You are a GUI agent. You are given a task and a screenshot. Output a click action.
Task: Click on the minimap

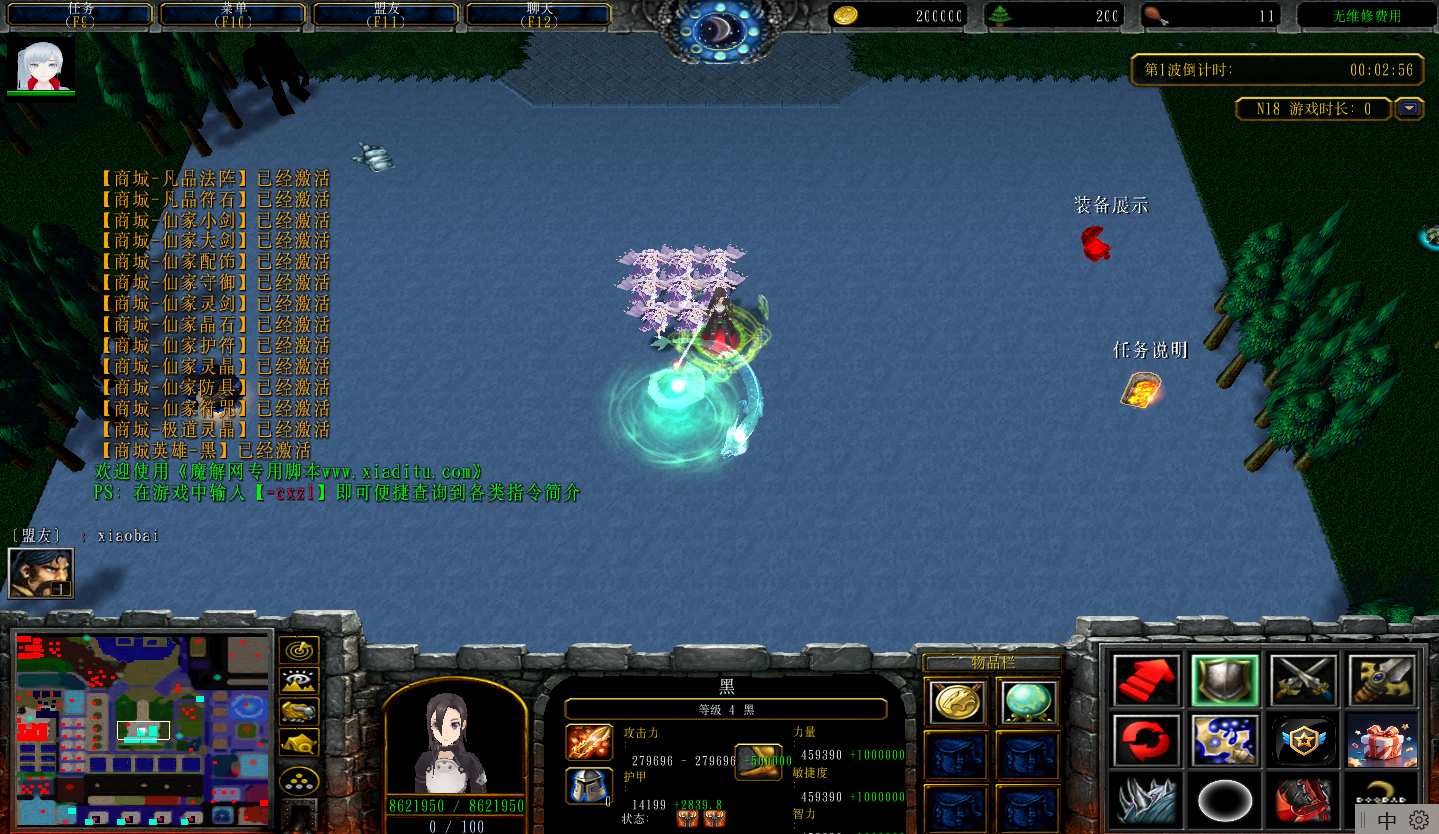(x=143, y=729)
